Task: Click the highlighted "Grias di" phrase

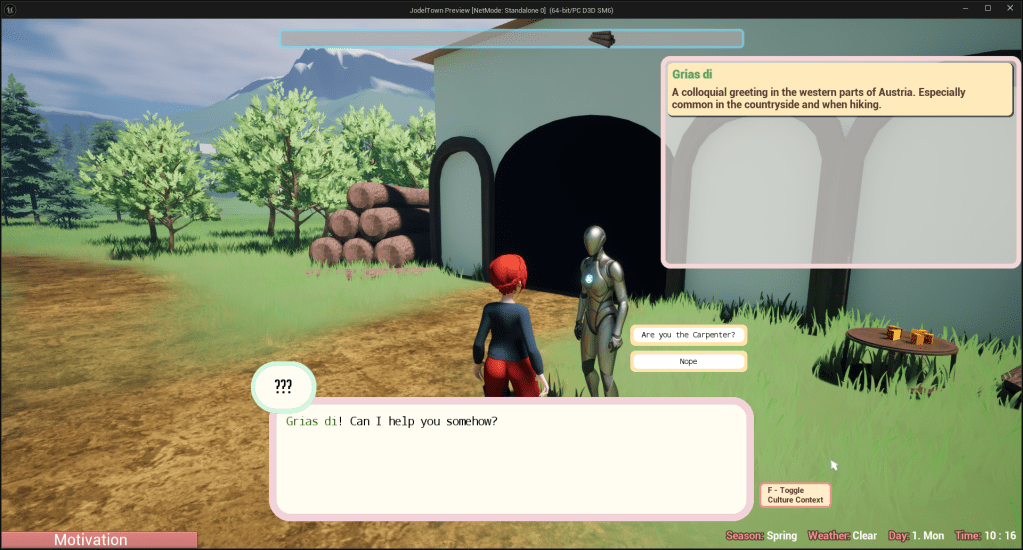Action: pos(311,421)
